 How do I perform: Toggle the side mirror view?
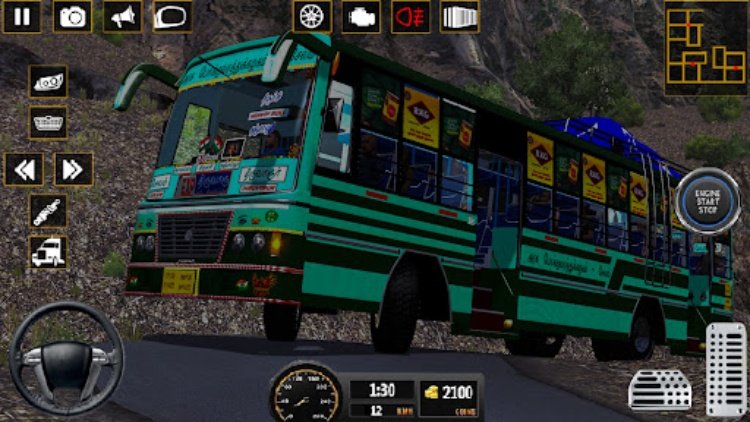pos(172,16)
